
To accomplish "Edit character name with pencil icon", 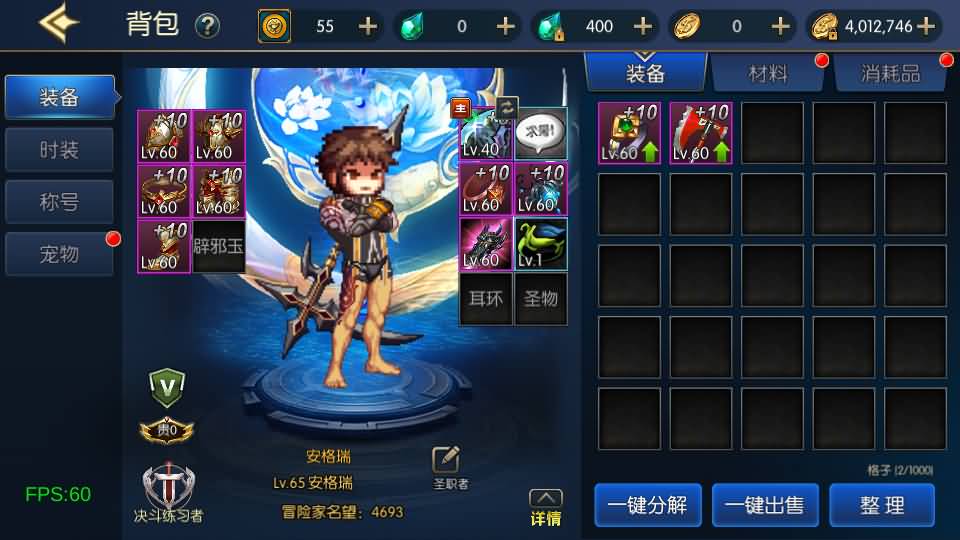I will (446, 459).
